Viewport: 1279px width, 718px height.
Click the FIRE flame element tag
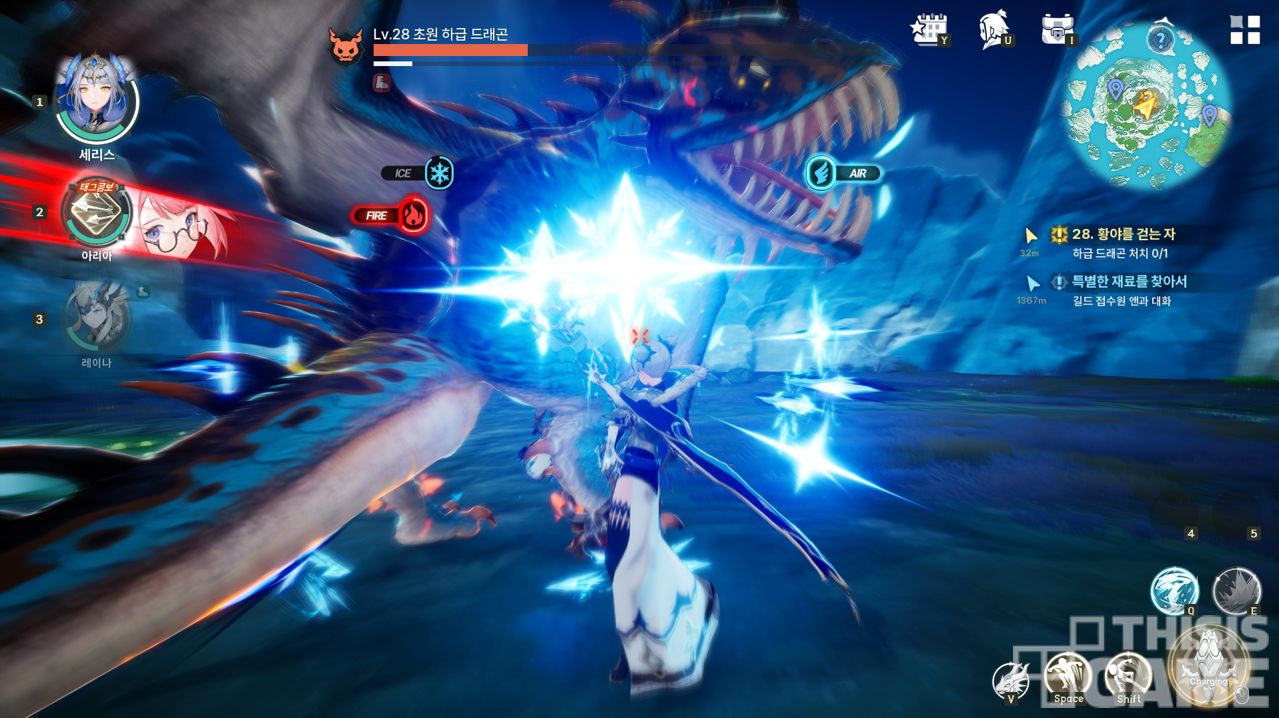tap(412, 215)
